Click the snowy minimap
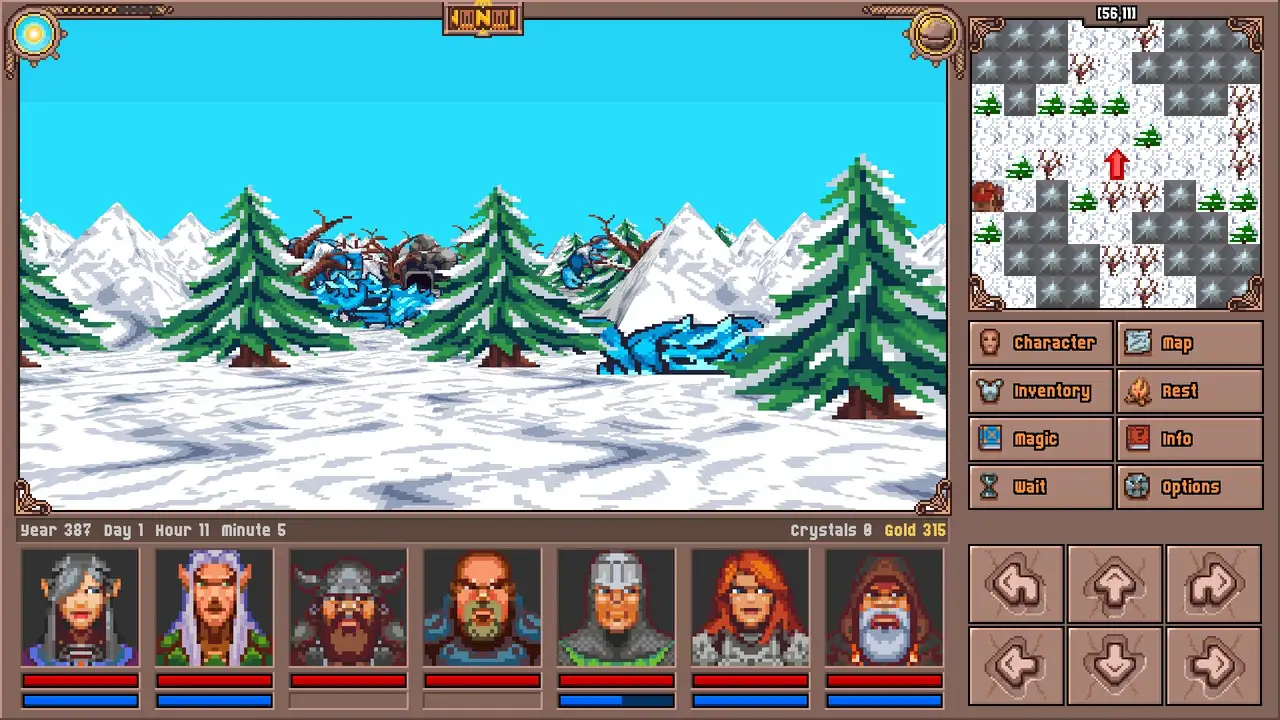The width and height of the screenshot is (1280, 720). (1115, 165)
